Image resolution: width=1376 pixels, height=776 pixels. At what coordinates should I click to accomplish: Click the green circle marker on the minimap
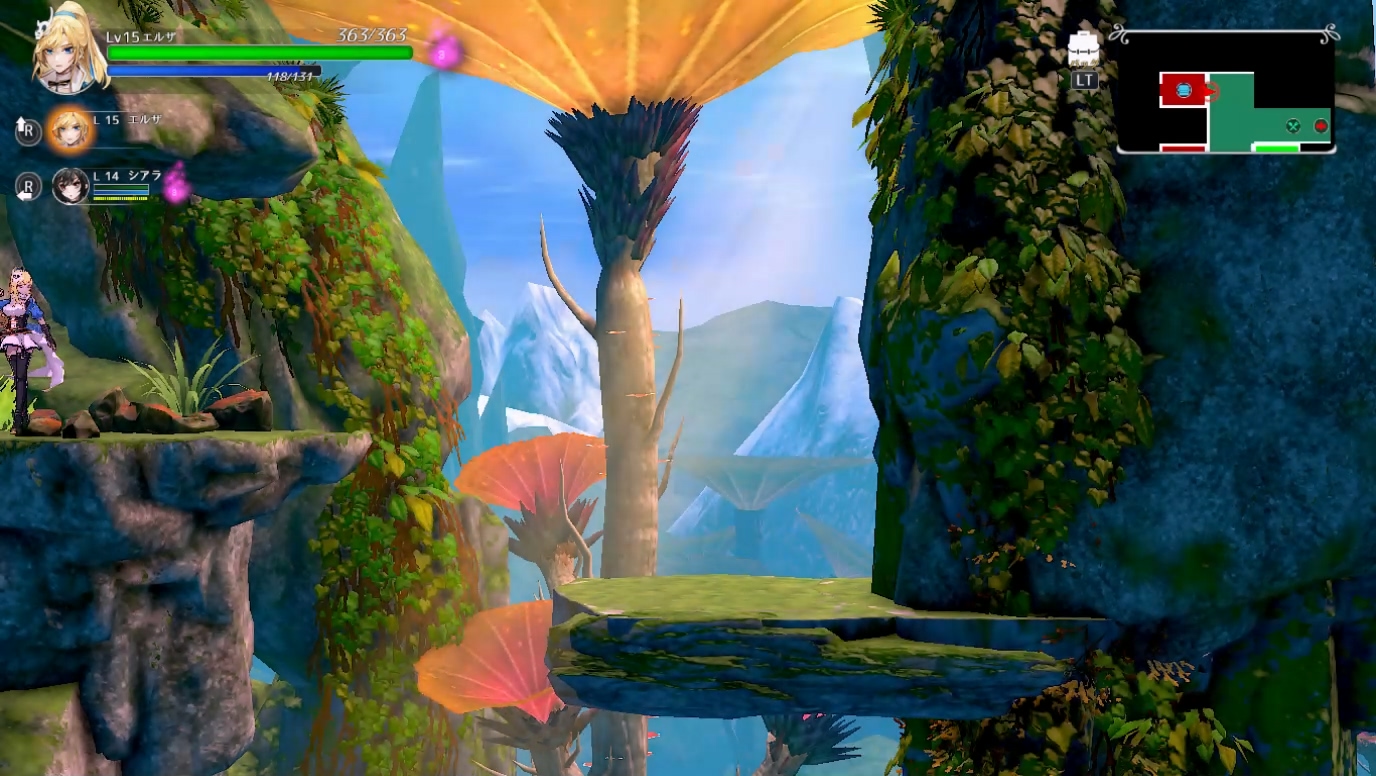[x=1293, y=126]
